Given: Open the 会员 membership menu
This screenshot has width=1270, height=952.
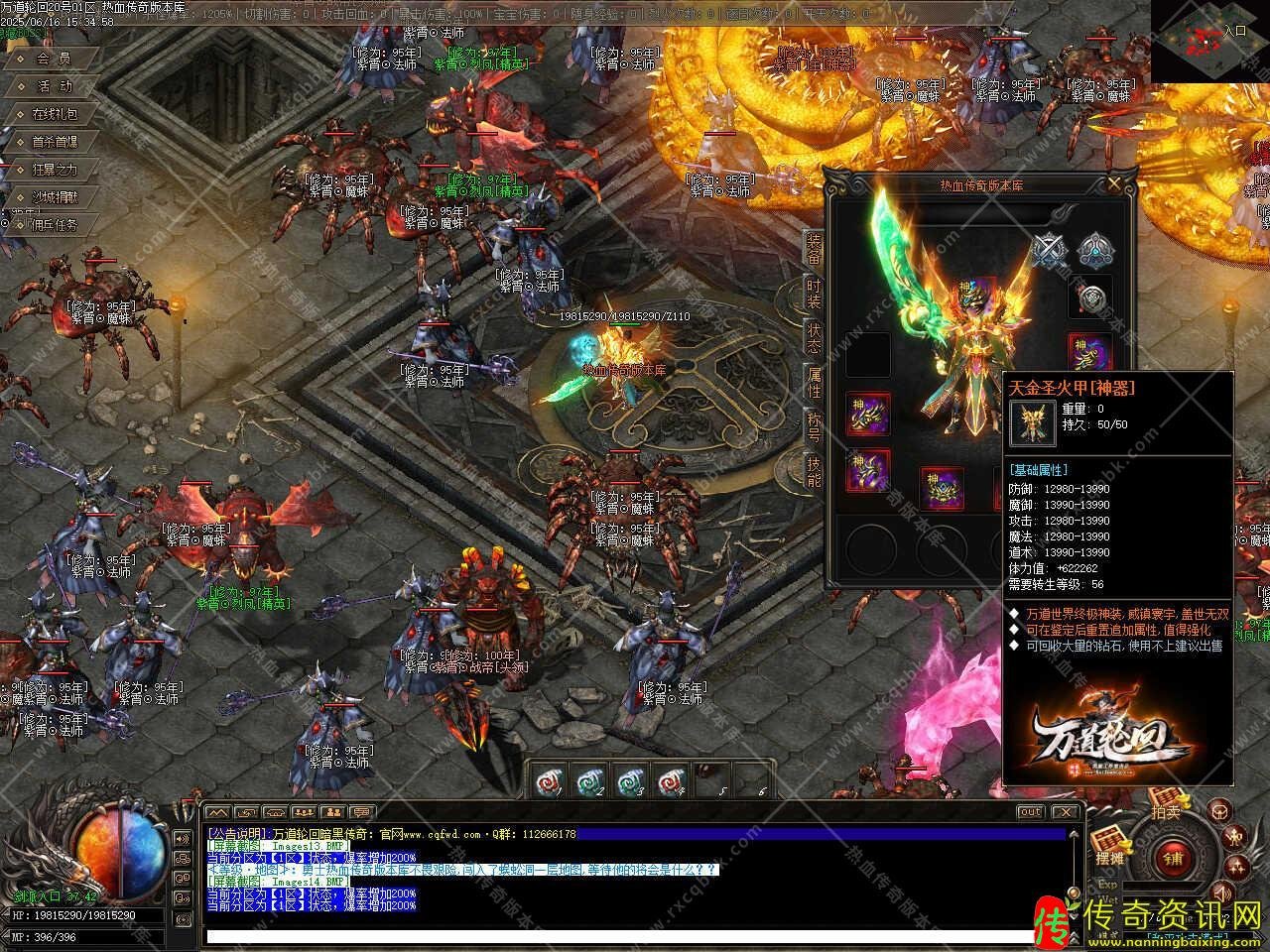Looking at the screenshot, I should click(x=54, y=59).
